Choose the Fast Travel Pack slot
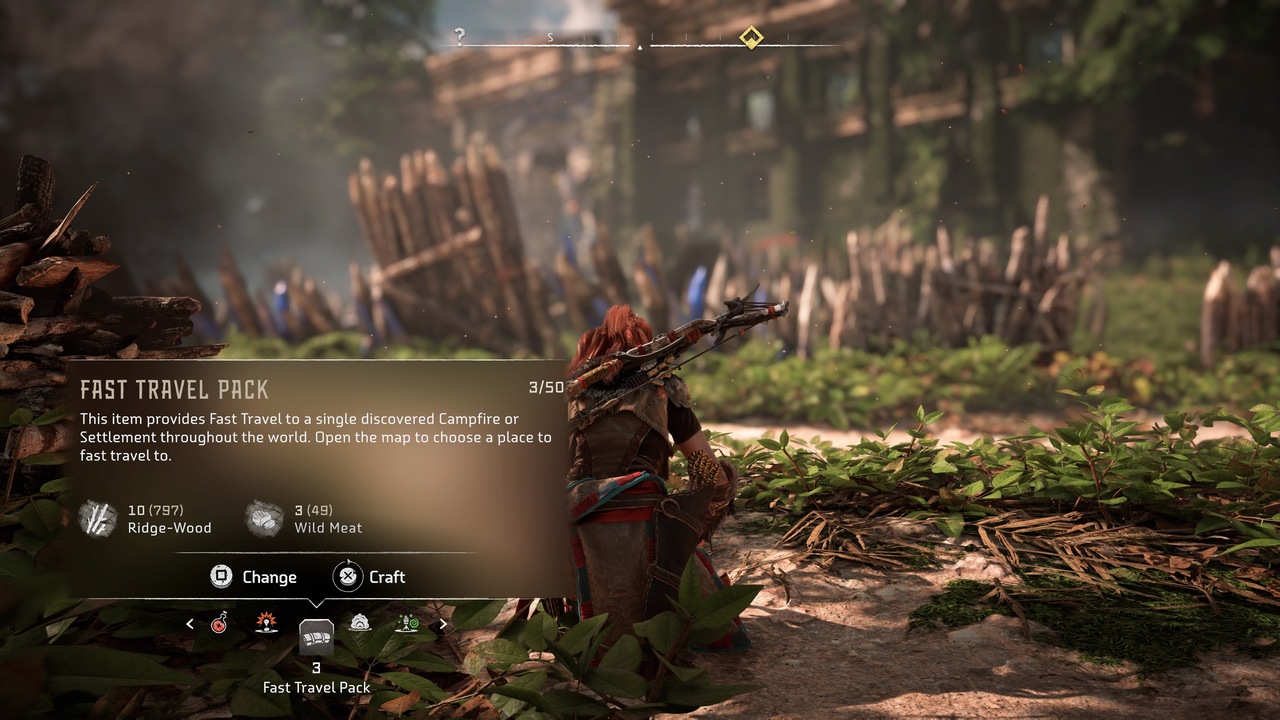 [x=316, y=637]
